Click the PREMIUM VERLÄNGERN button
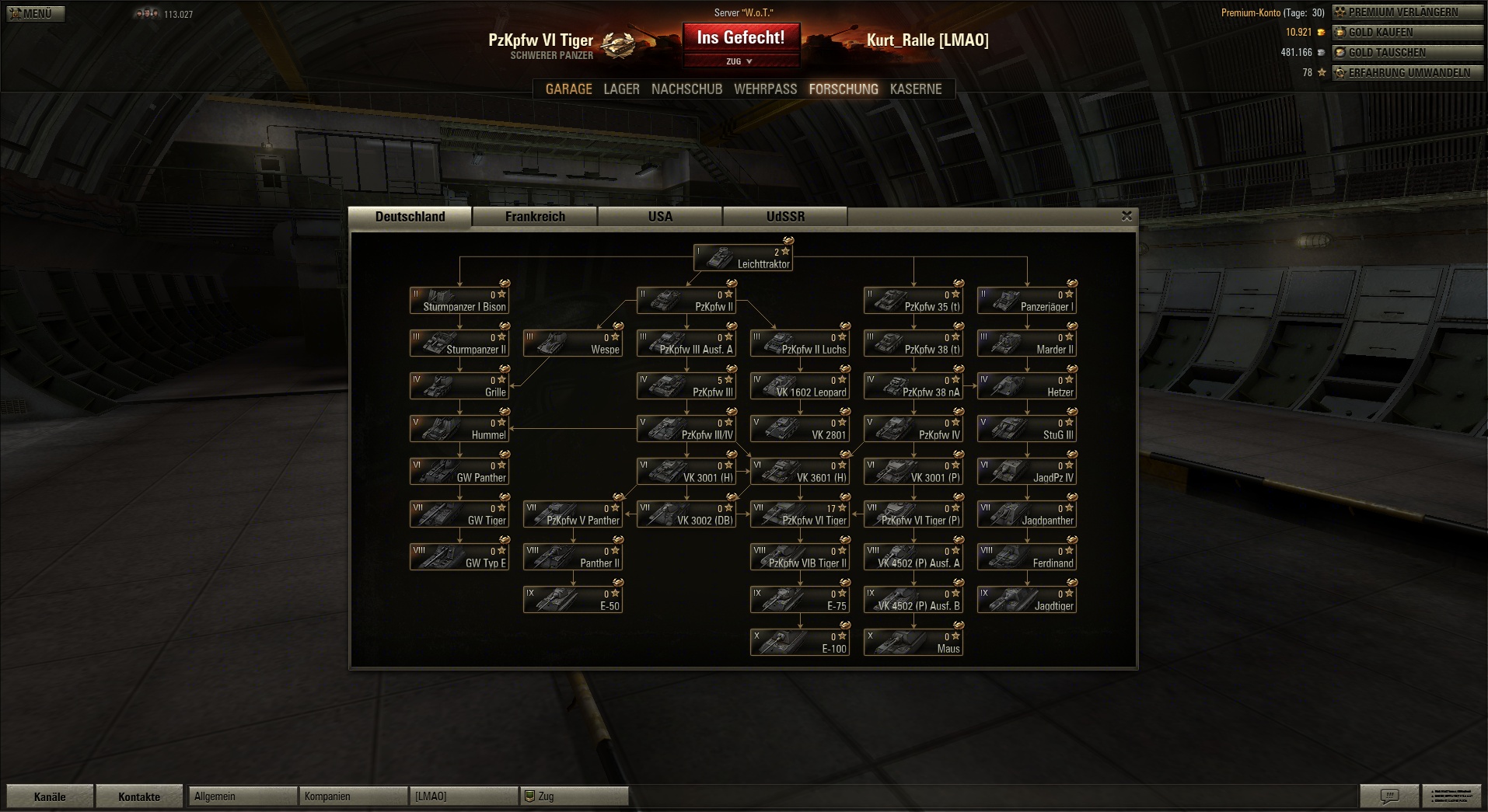 click(1408, 12)
